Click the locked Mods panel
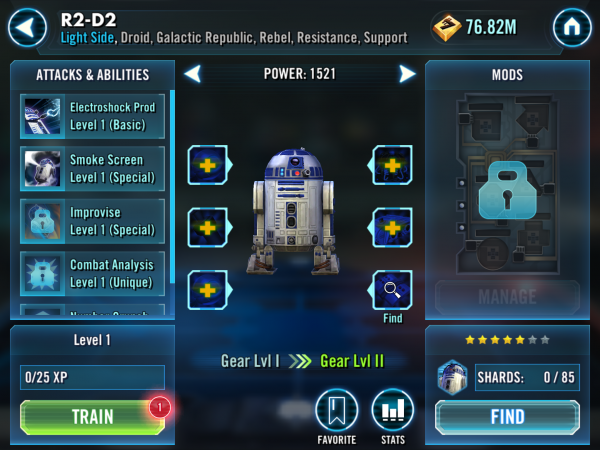 [x=507, y=185]
